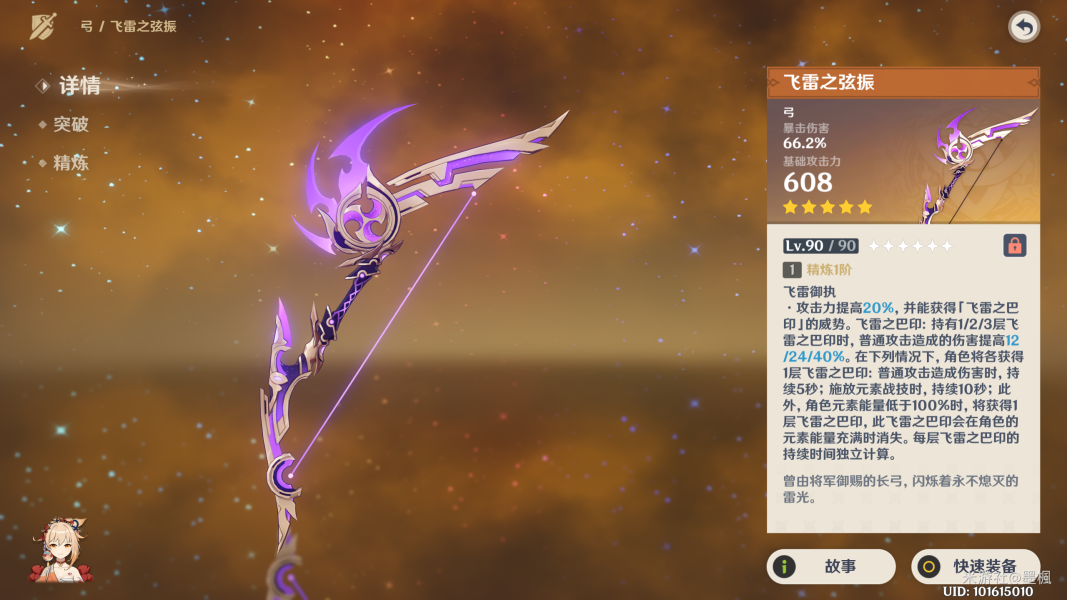This screenshot has width=1067, height=600.
Task: Choose 快速装备 quick equip
Action: [975, 567]
